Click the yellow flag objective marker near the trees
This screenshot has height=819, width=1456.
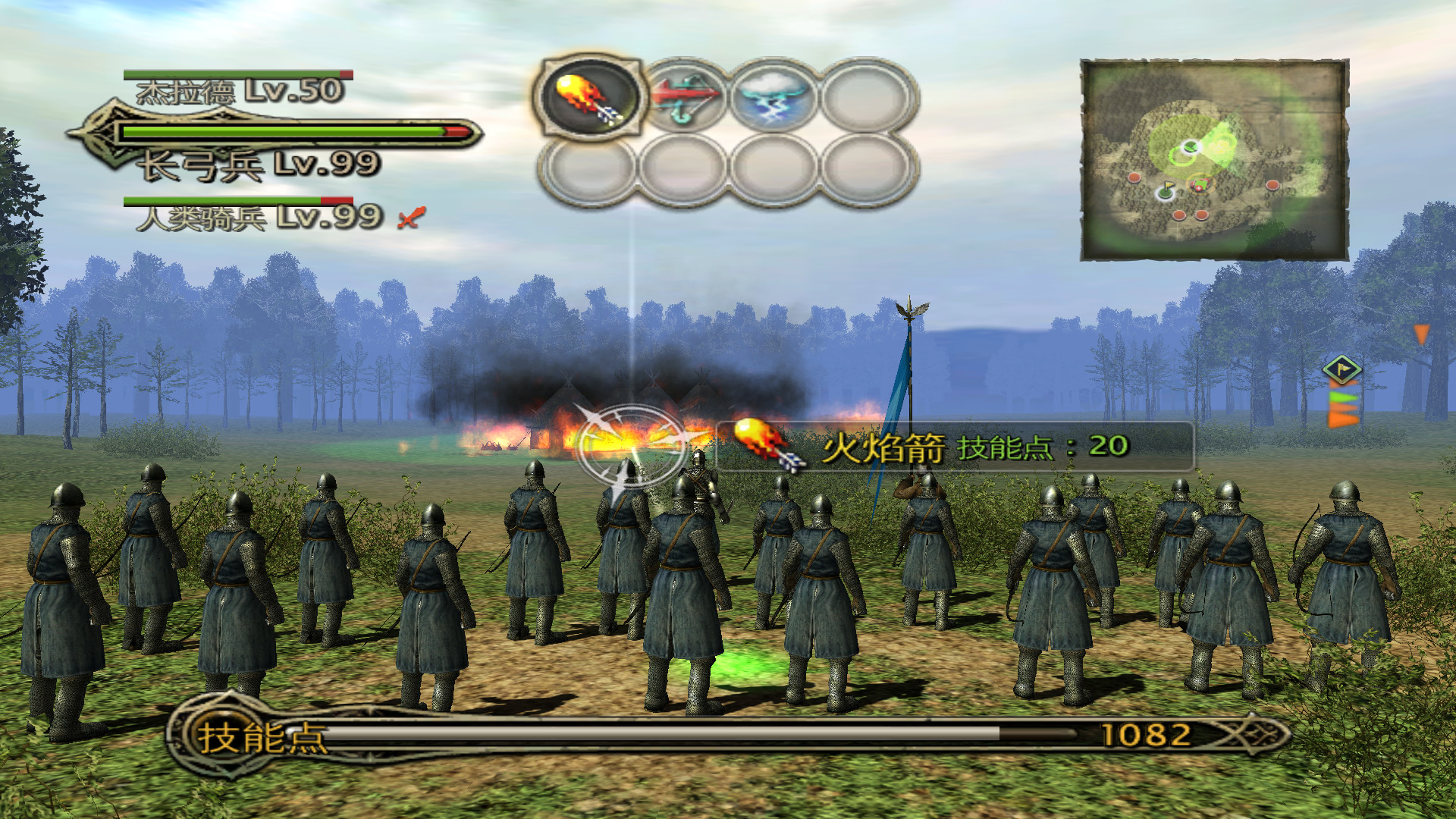(1341, 369)
